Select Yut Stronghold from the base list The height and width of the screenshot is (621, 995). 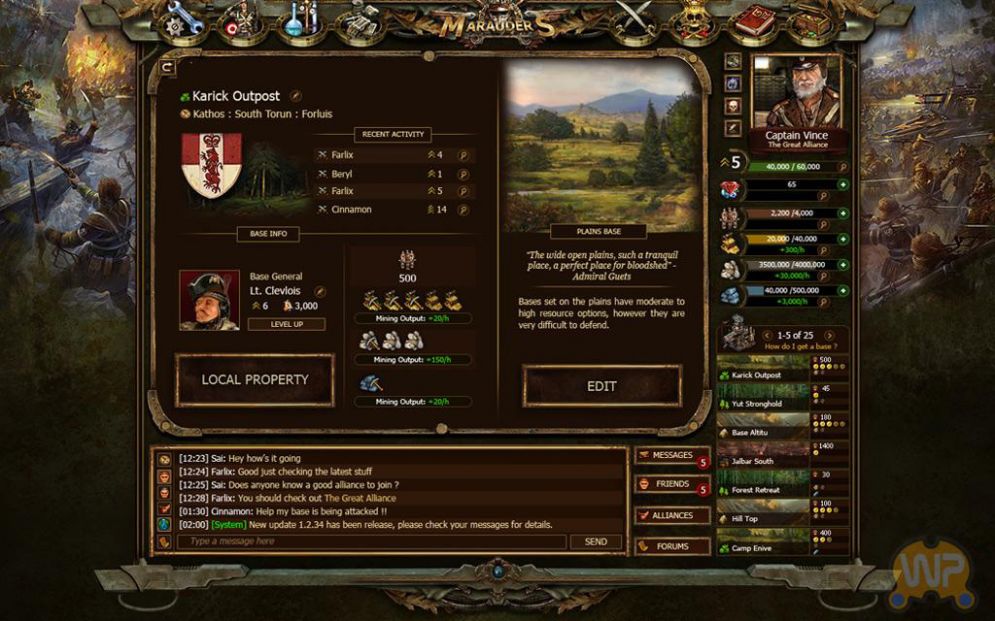pos(760,404)
